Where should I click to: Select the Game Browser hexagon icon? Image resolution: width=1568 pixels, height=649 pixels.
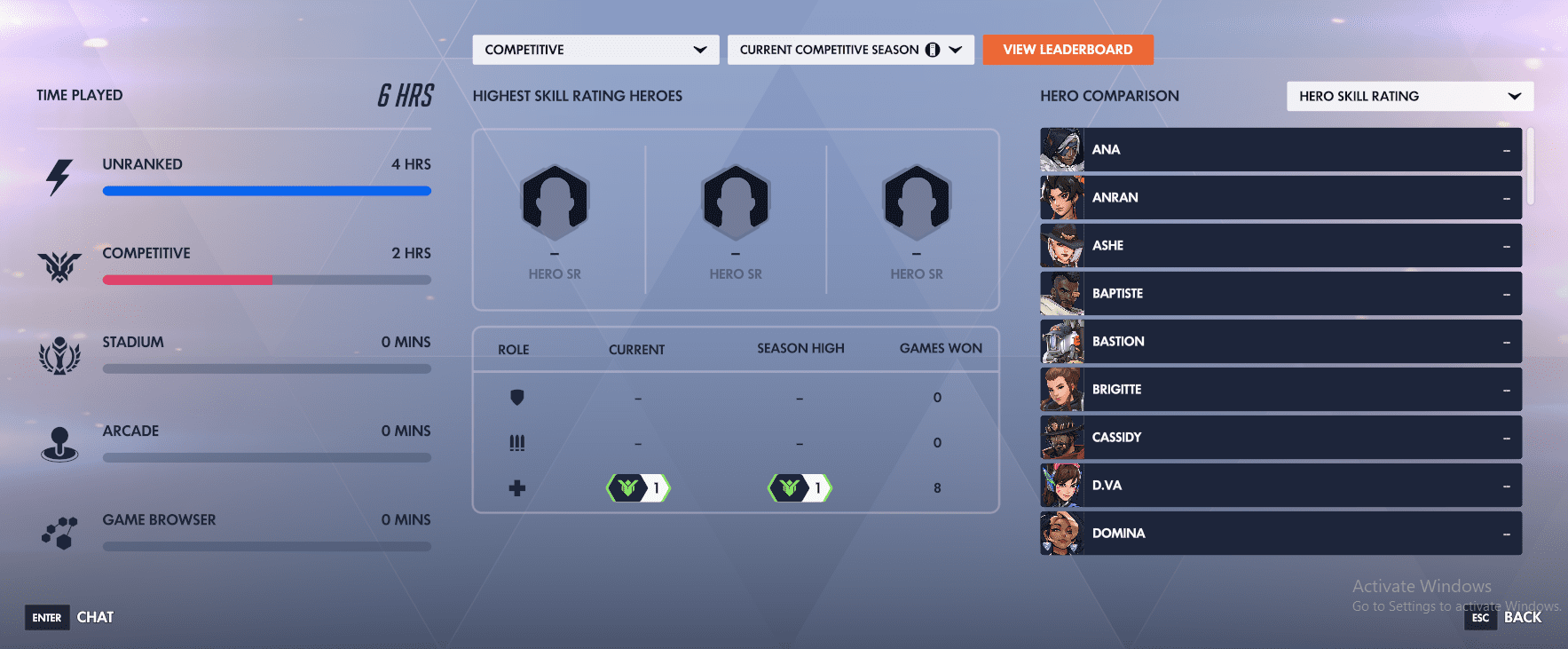[59, 531]
